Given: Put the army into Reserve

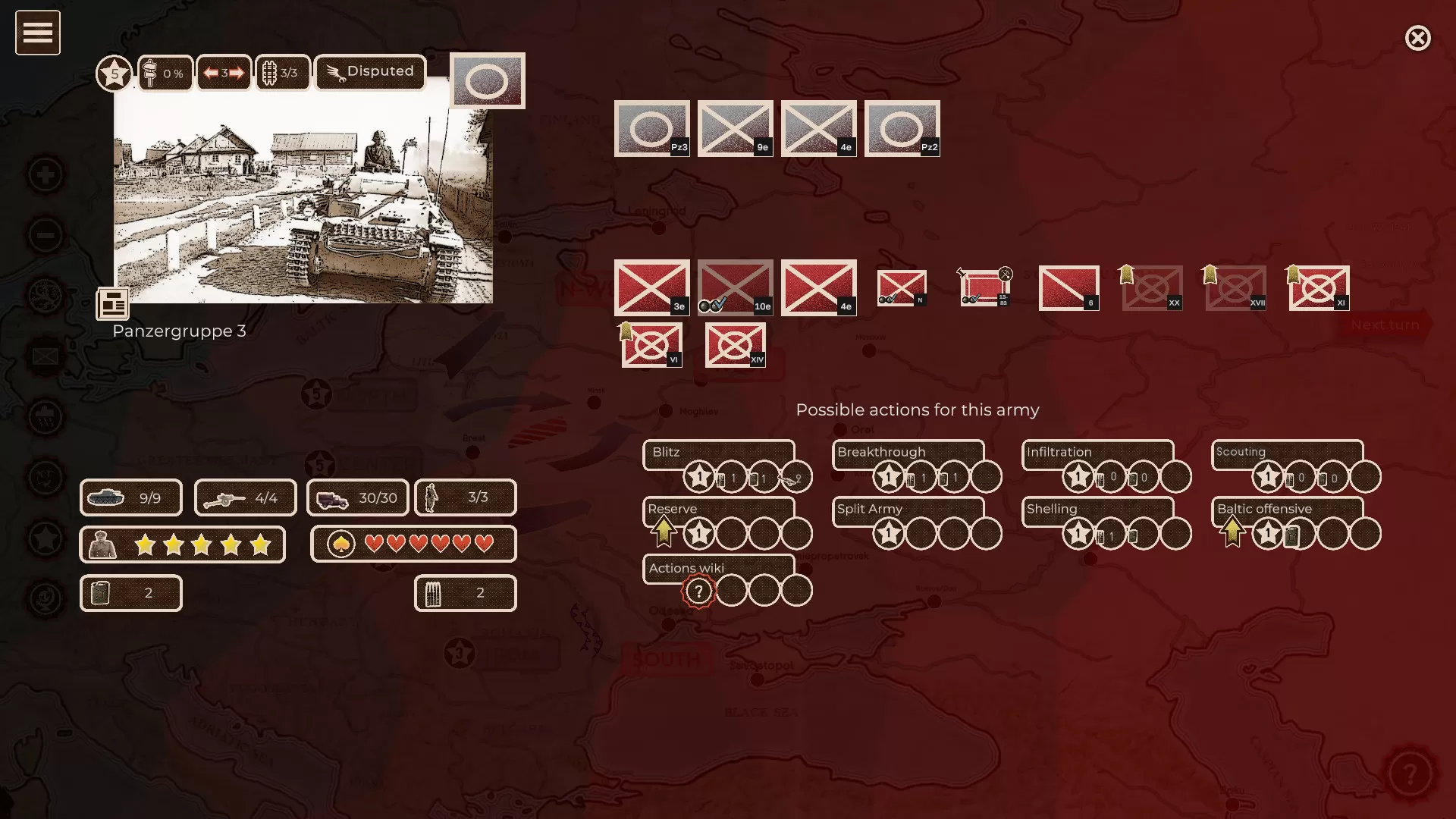Looking at the screenshot, I should pyautogui.click(x=720, y=510).
